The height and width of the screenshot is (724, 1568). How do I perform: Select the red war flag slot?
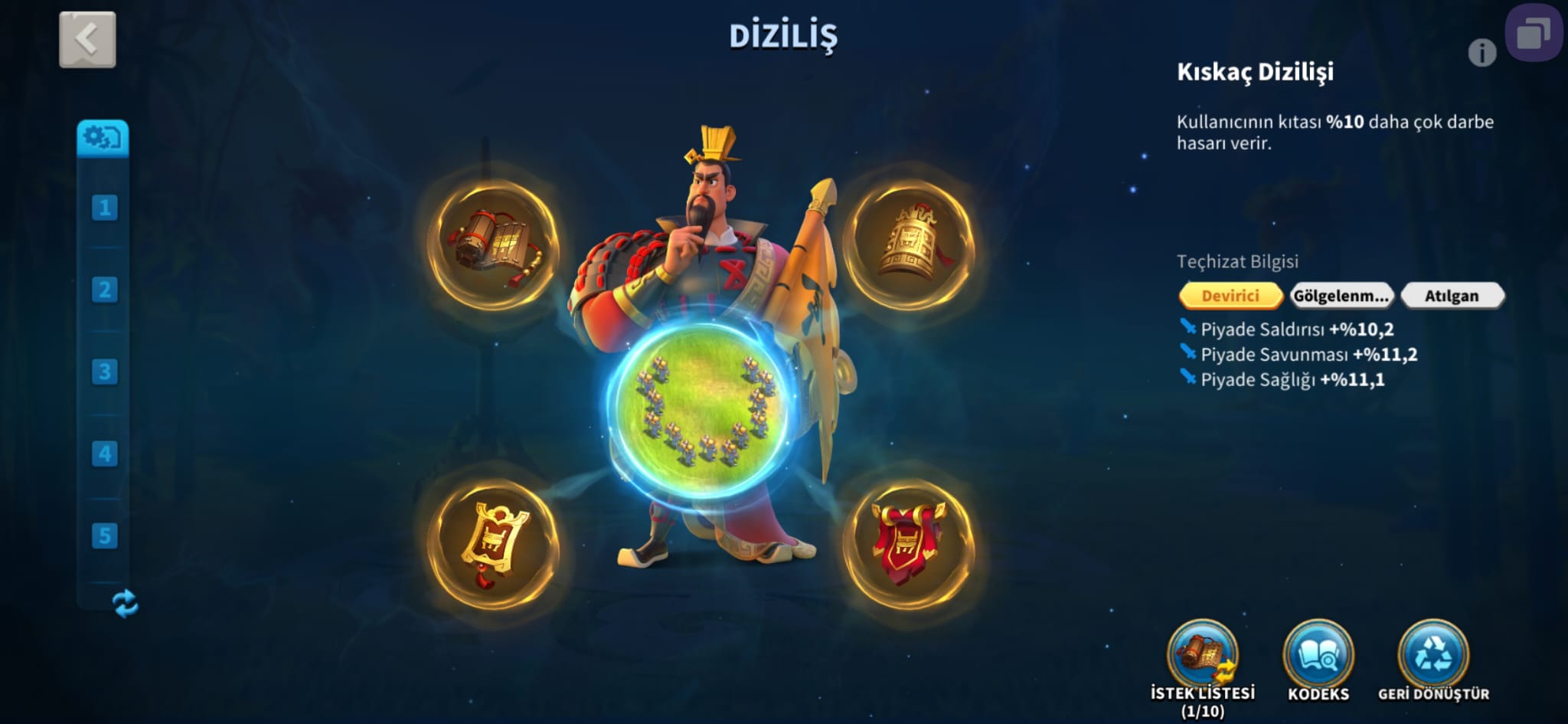click(x=909, y=543)
